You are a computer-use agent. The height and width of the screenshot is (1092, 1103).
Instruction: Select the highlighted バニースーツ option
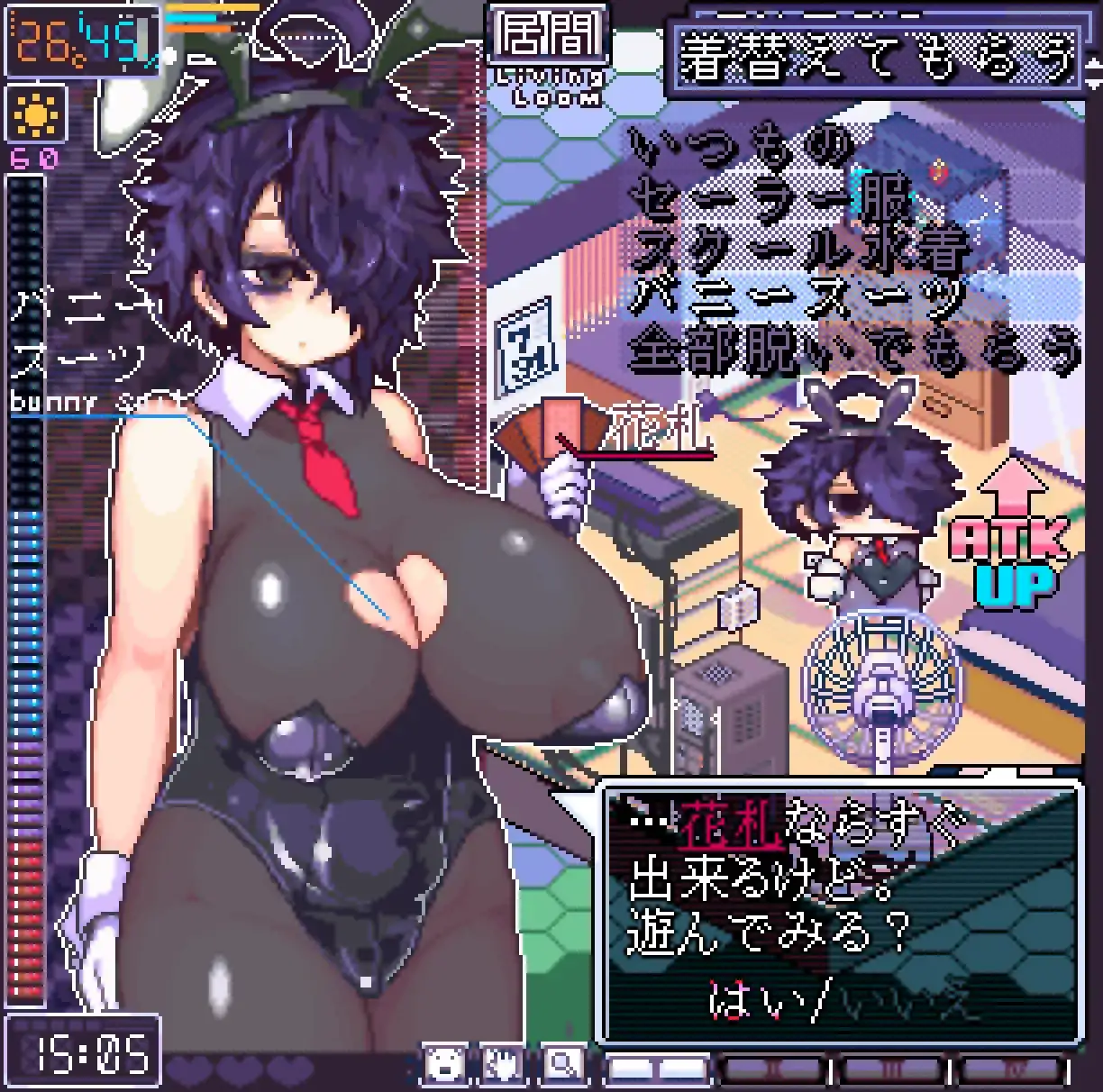point(798,296)
